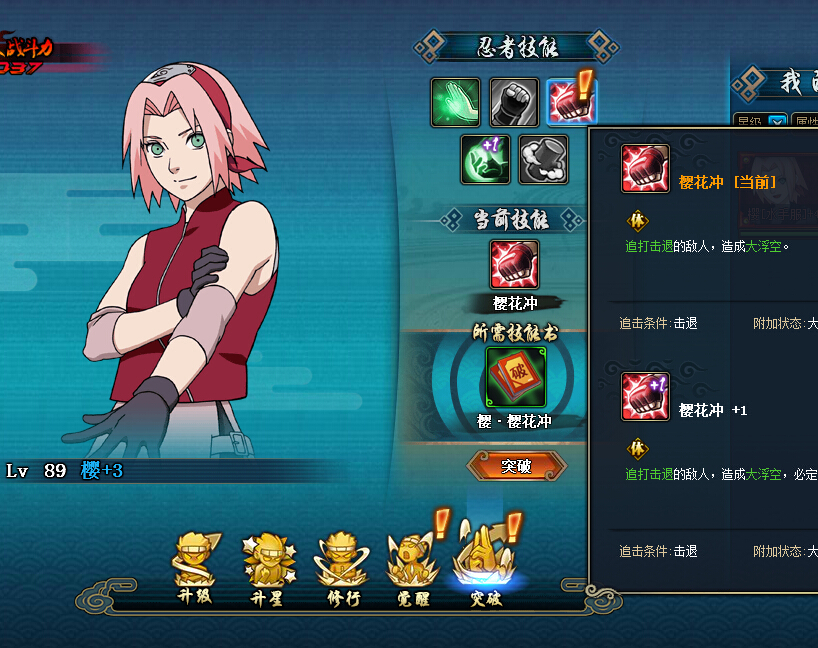Pick the gray gloved fist skill icon
Viewport: 818px width, 648px height.
[x=514, y=103]
